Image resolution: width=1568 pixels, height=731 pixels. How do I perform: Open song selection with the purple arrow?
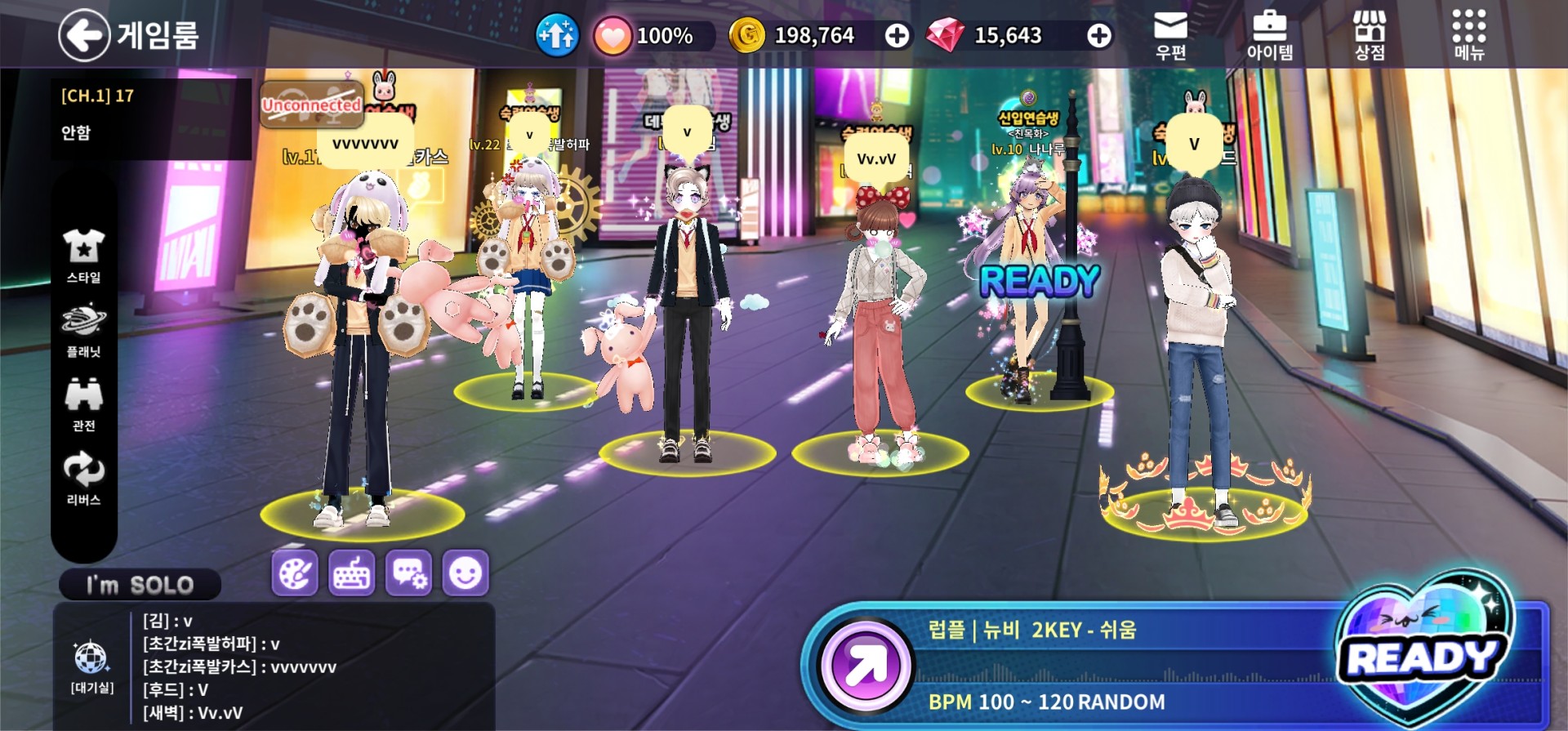coord(866,666)
